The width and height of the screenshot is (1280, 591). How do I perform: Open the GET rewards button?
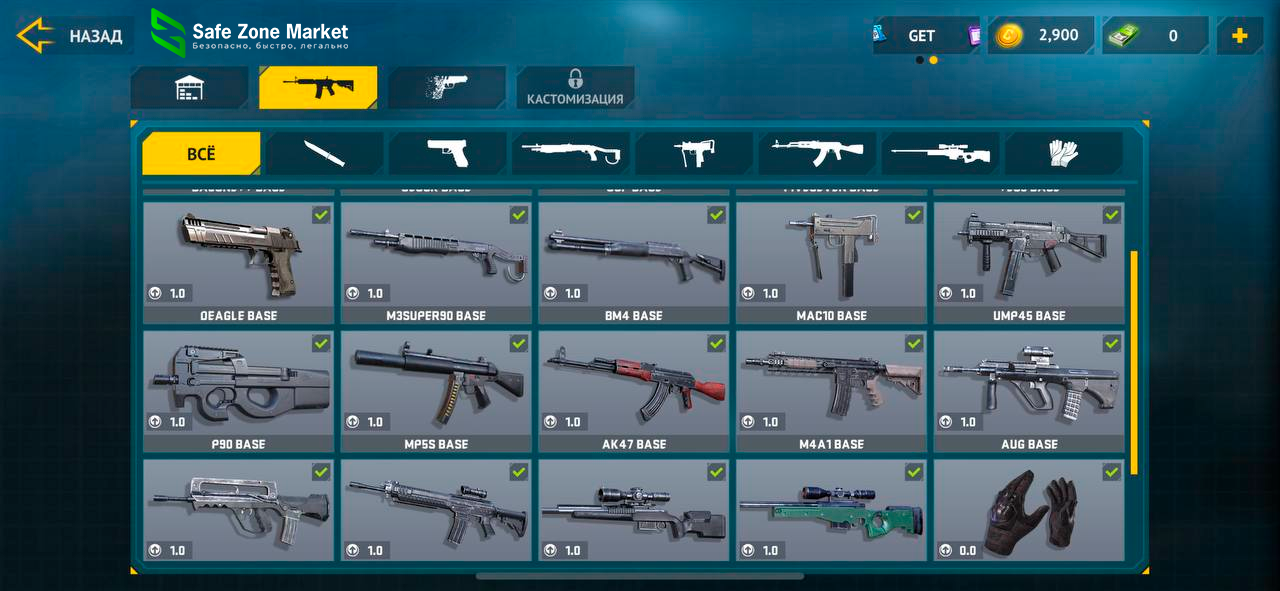[921, 36]
